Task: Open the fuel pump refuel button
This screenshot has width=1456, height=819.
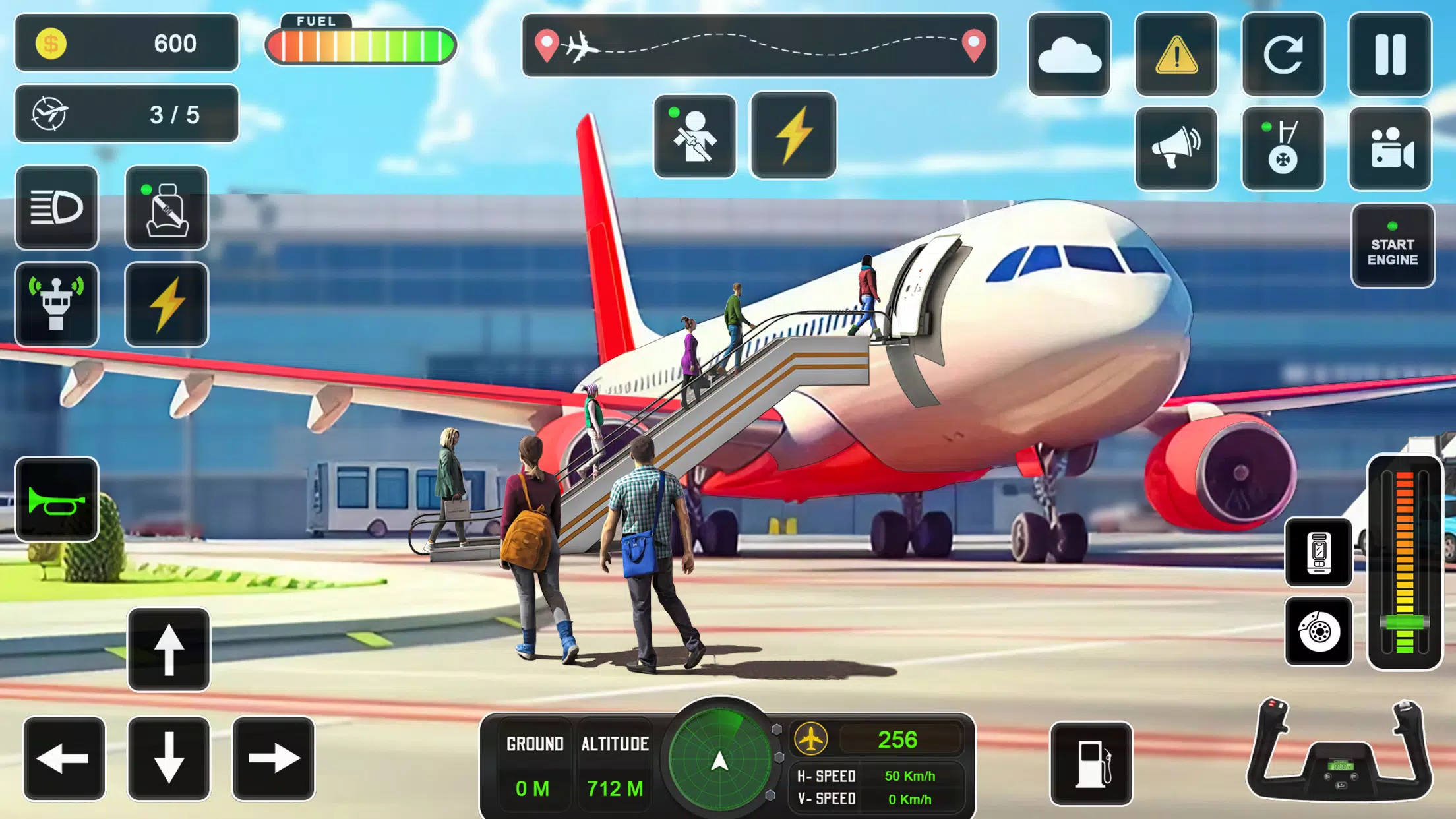Action: (x=1091, y=764)
